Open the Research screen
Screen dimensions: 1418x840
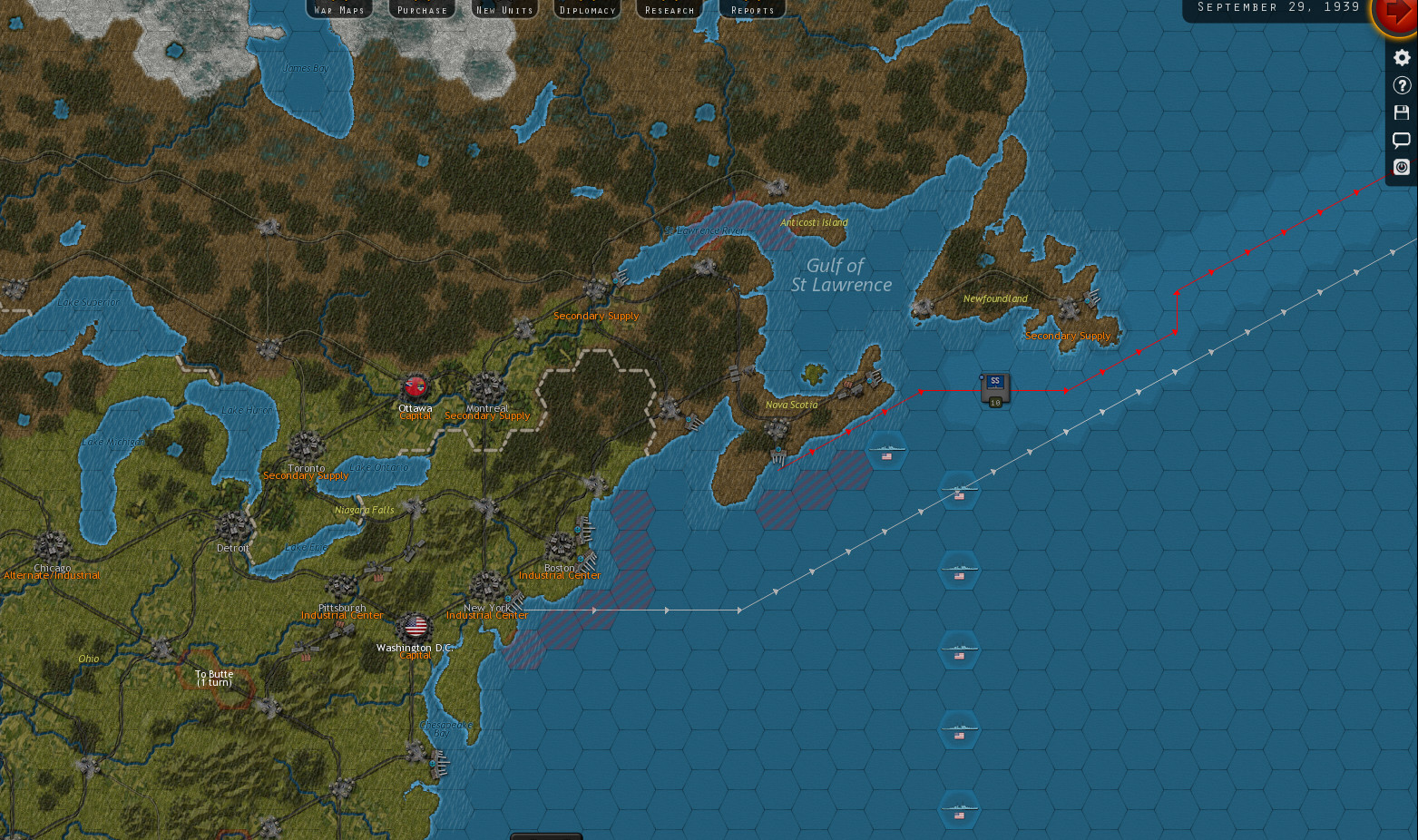(670, 10)
